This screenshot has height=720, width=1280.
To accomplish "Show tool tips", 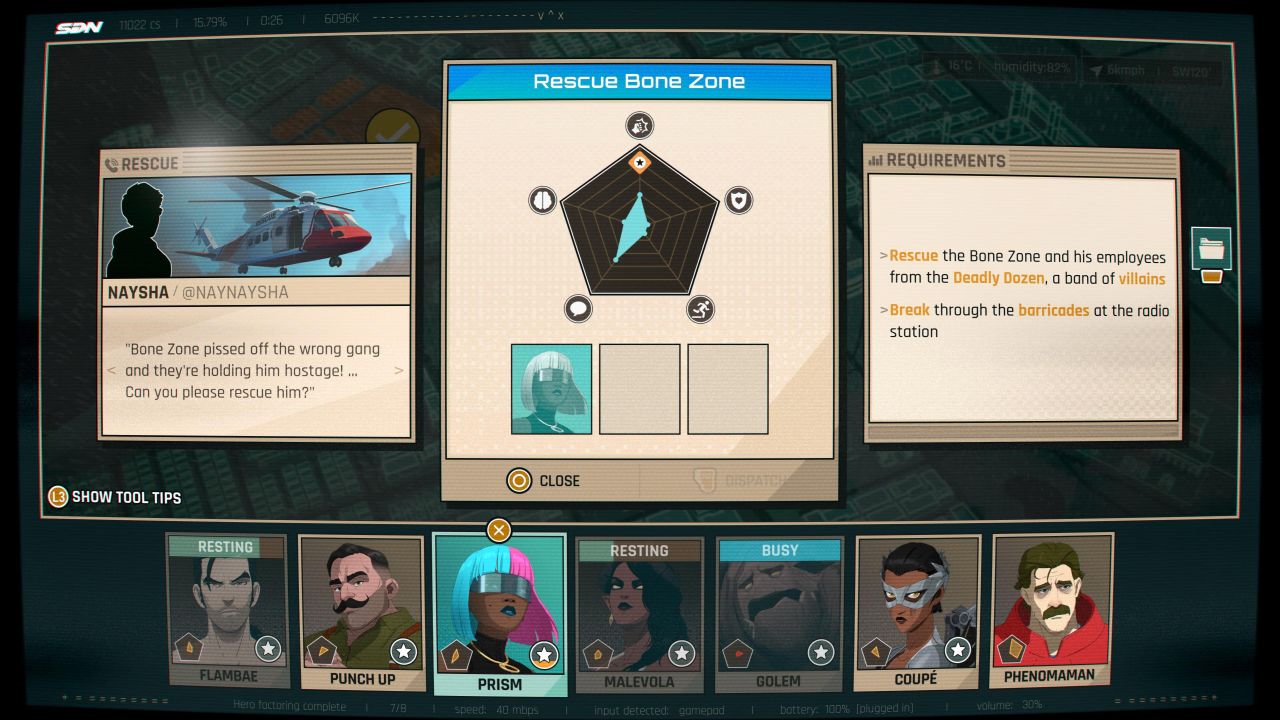I will 115,497.
